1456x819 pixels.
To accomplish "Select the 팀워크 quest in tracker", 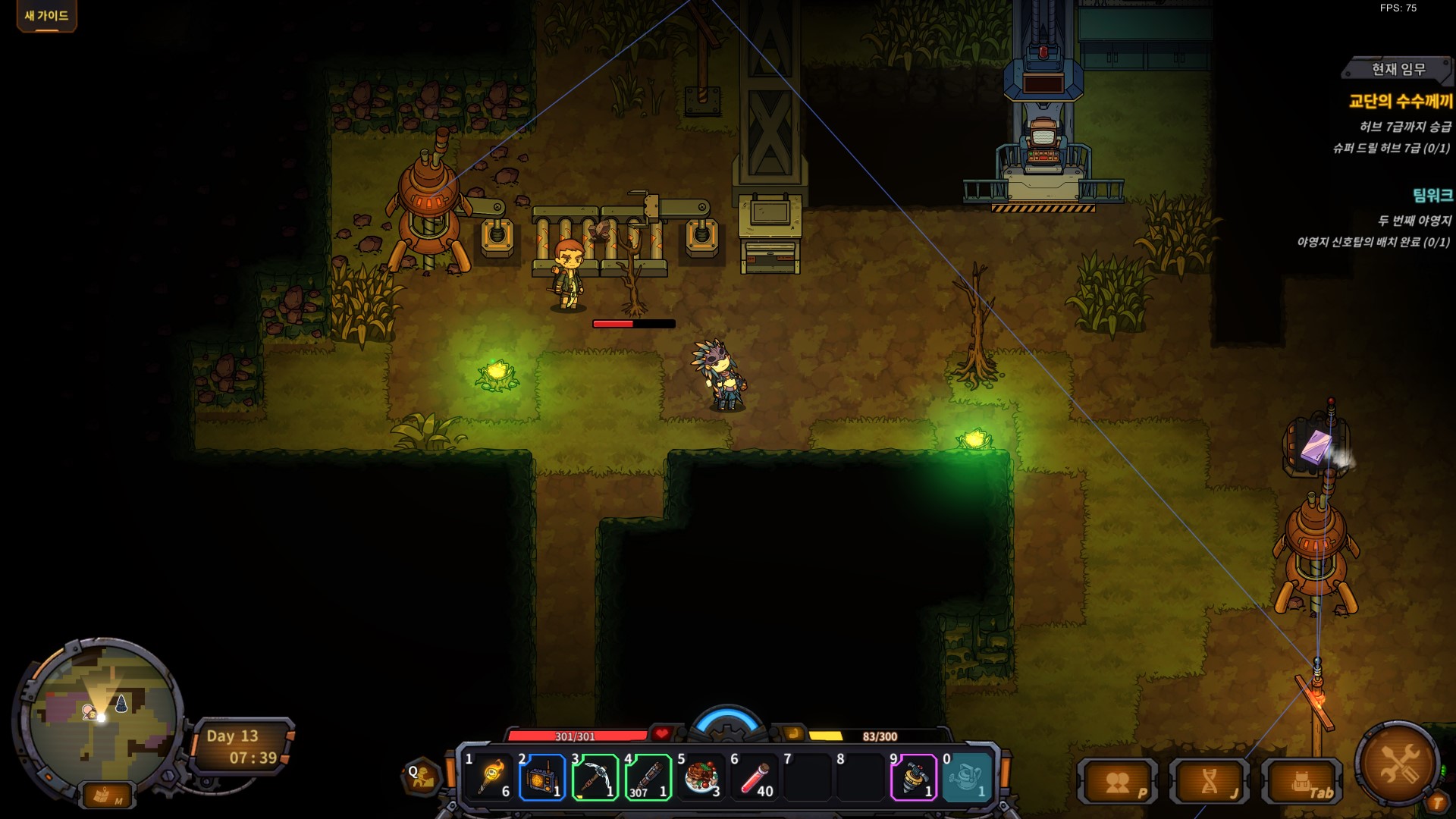I will pyautogui.click(x=1432, y=196).
